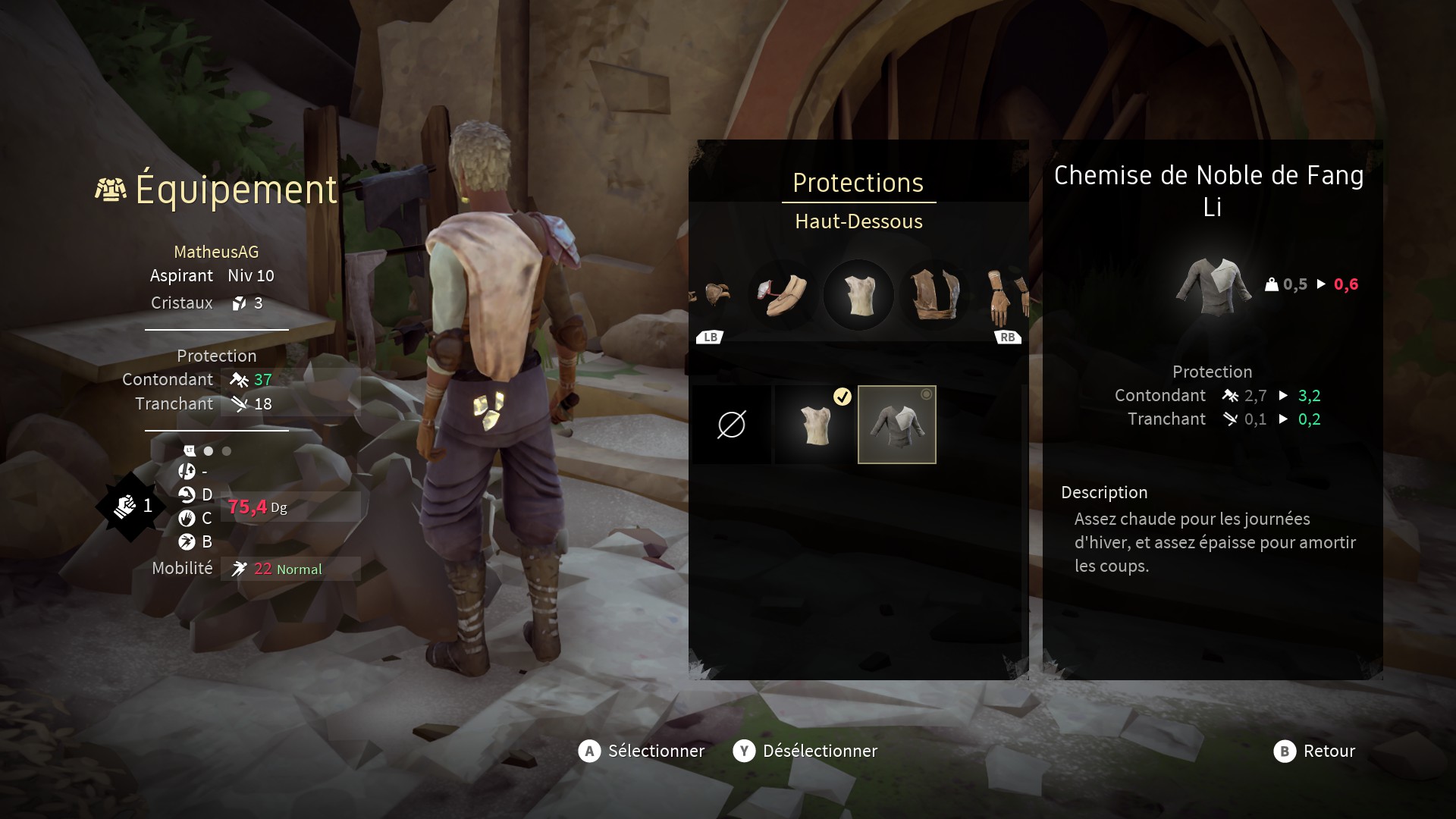The image size is (1456, 819).
Task: Toggle the circular marker on the grey shirt thumbnail
Action: (925, 395)
